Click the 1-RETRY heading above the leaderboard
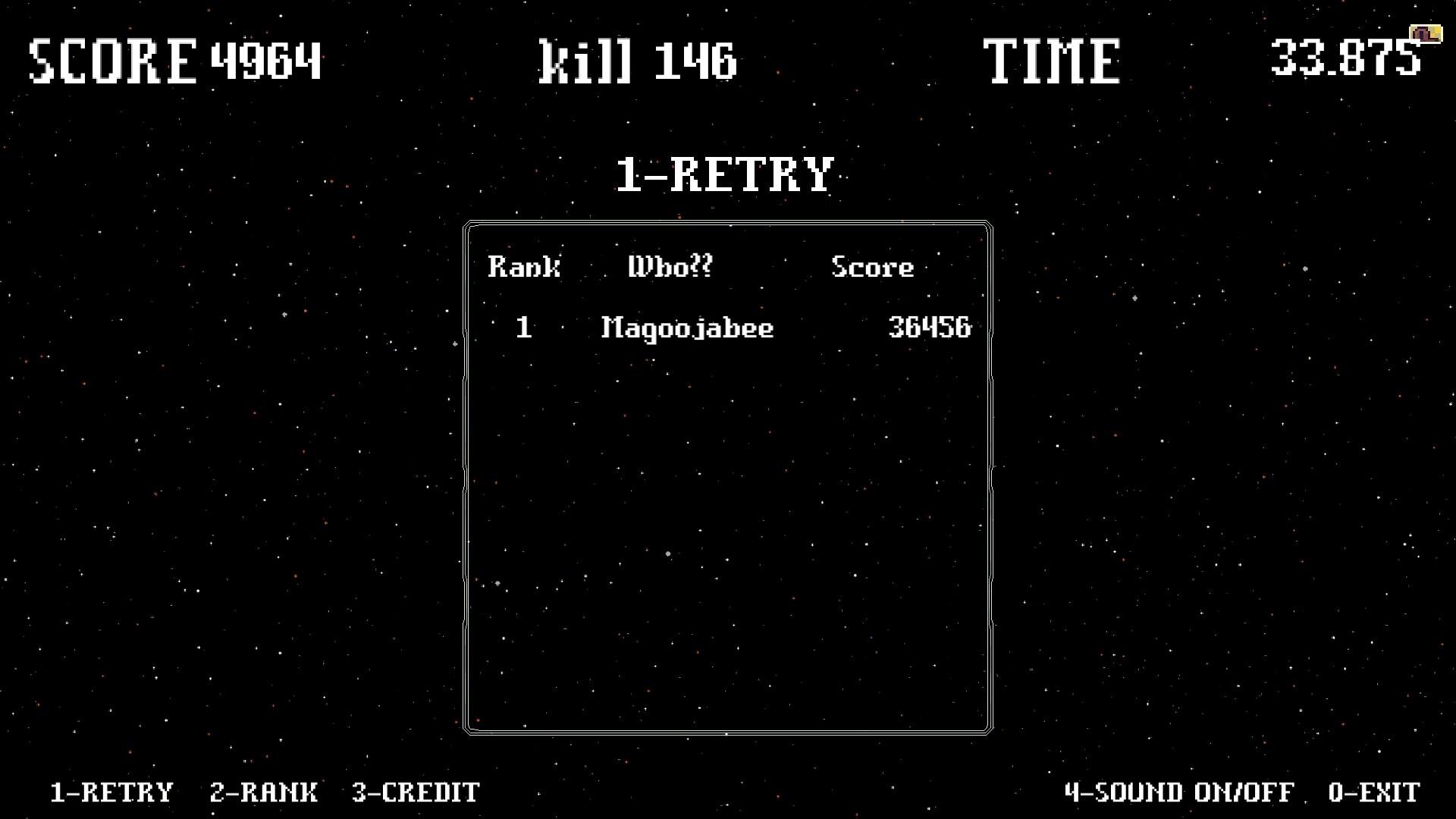Viewport: 1456px width, 819px height. coord(724,173)
